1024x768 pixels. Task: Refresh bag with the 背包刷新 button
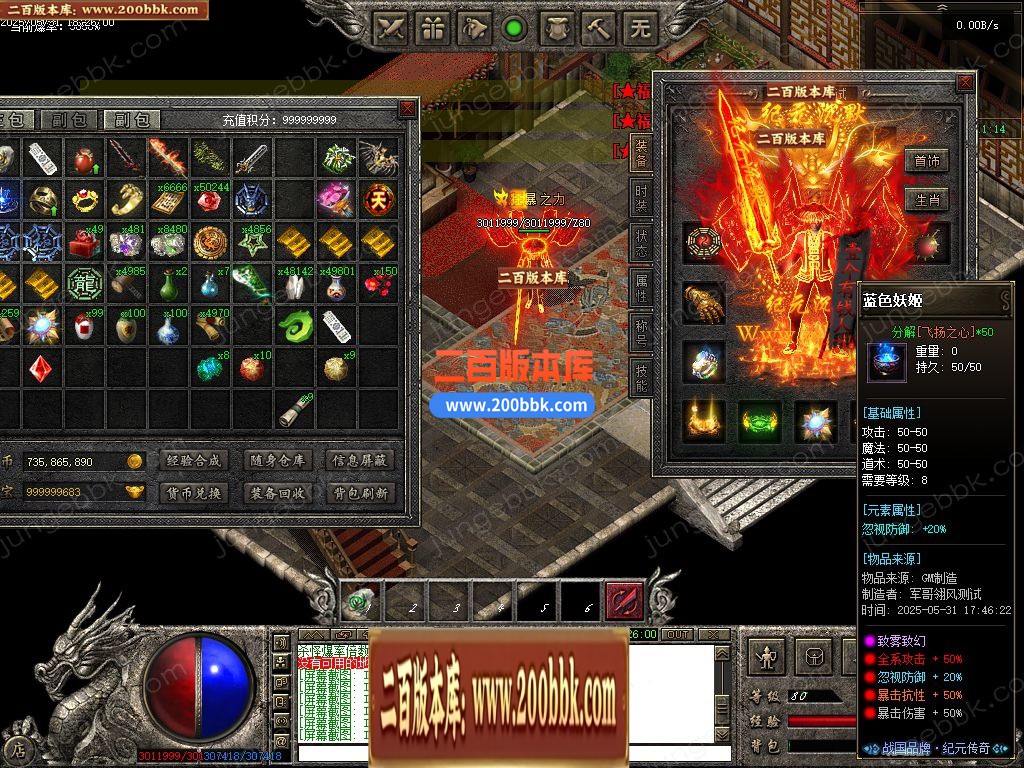click(x=360, y=493)
